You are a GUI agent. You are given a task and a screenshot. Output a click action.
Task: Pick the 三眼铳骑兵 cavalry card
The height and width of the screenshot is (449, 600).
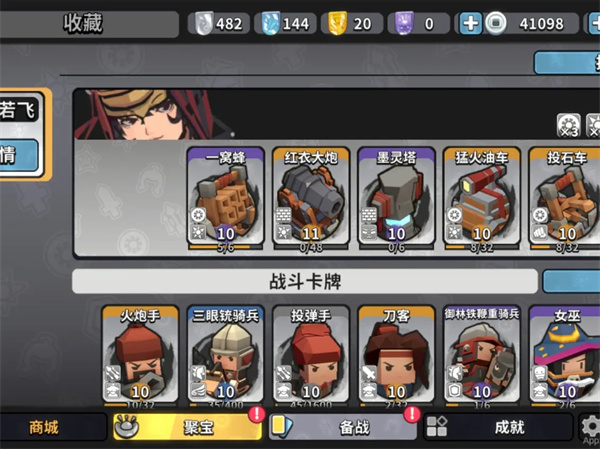tap(226, 355)
